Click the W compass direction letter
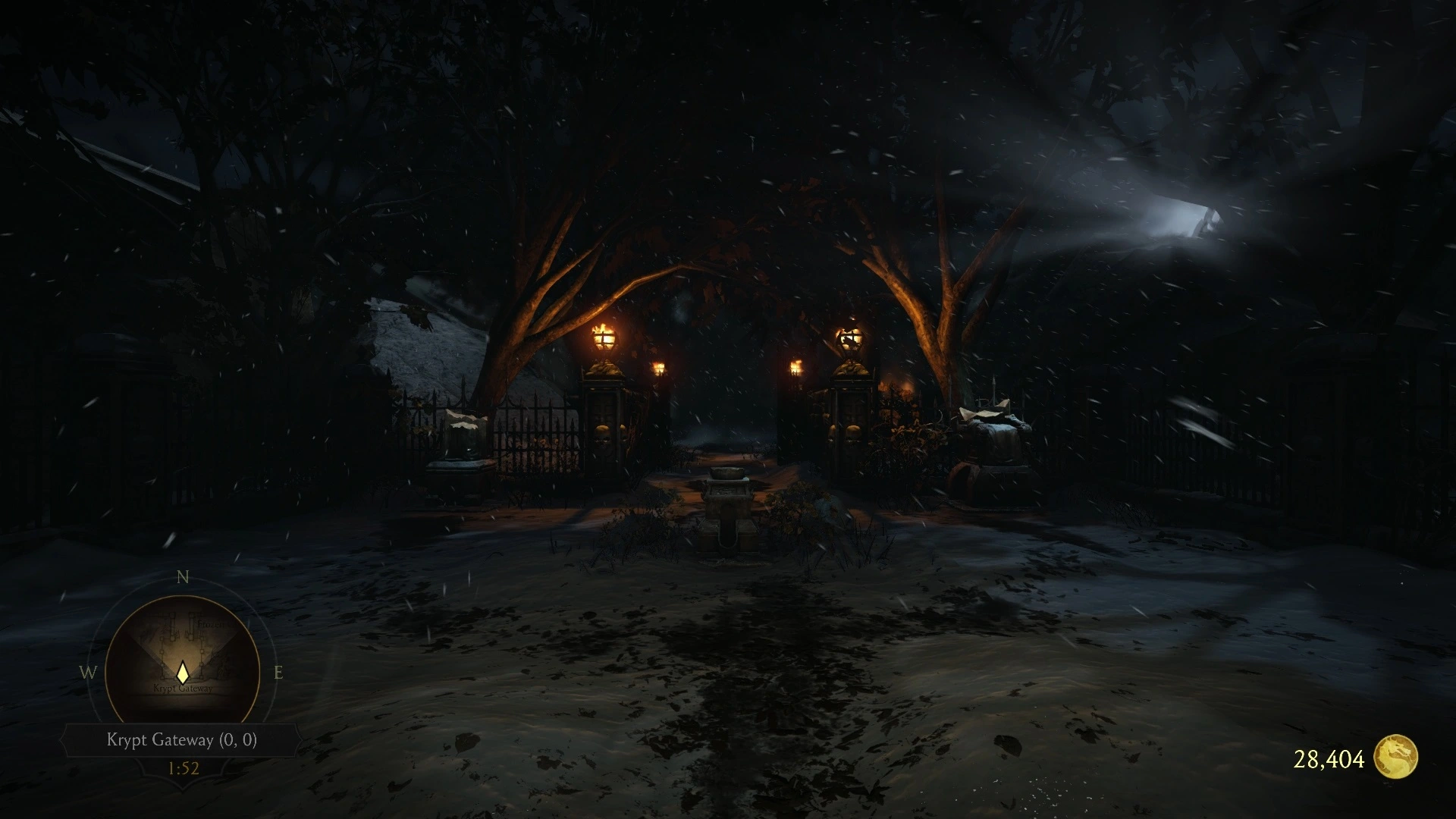Screen dimensions: 1456x819 pyautogui.click(x=89, y=671)
